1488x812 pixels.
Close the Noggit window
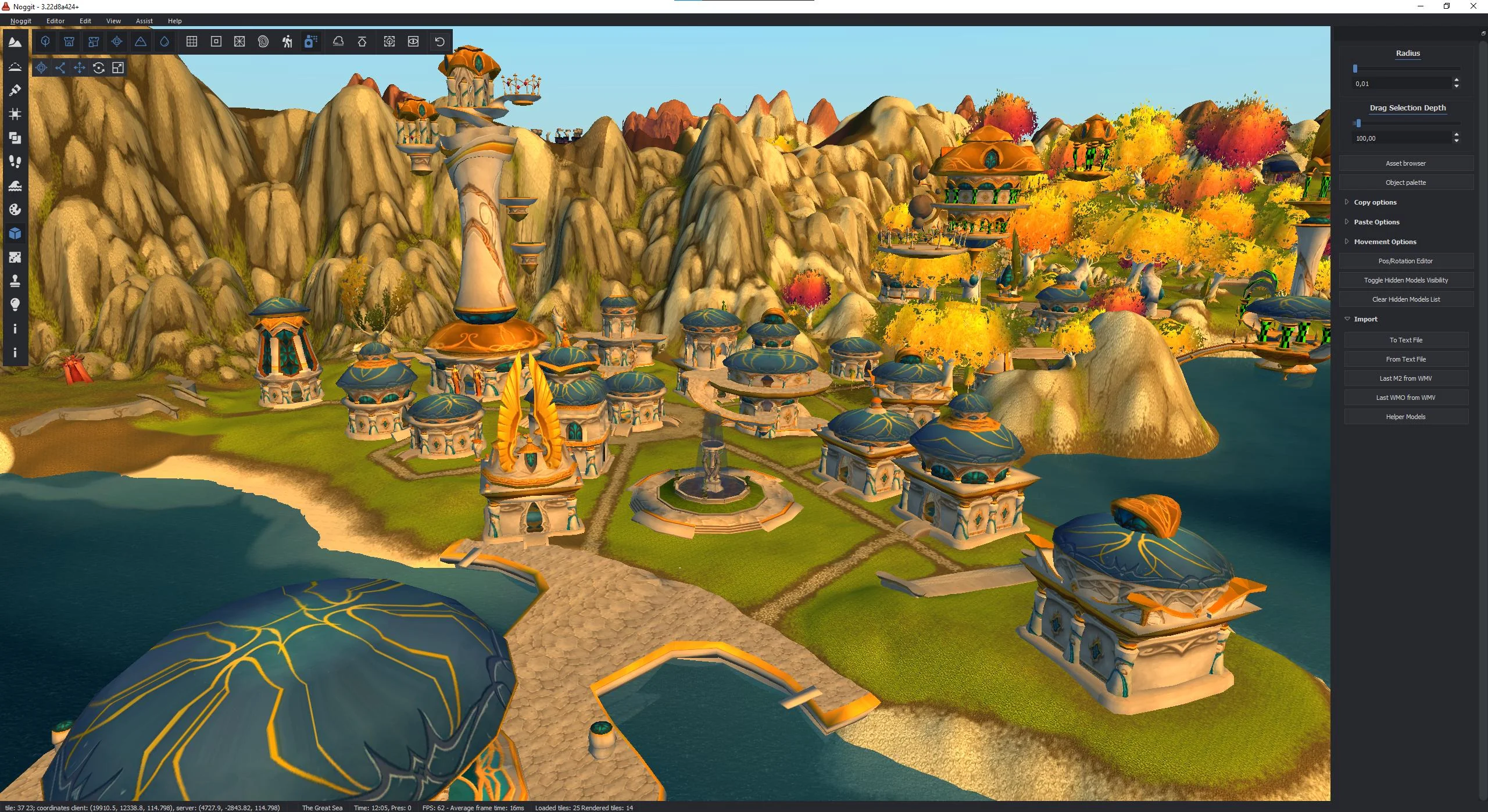click(x=1473, y=6)
